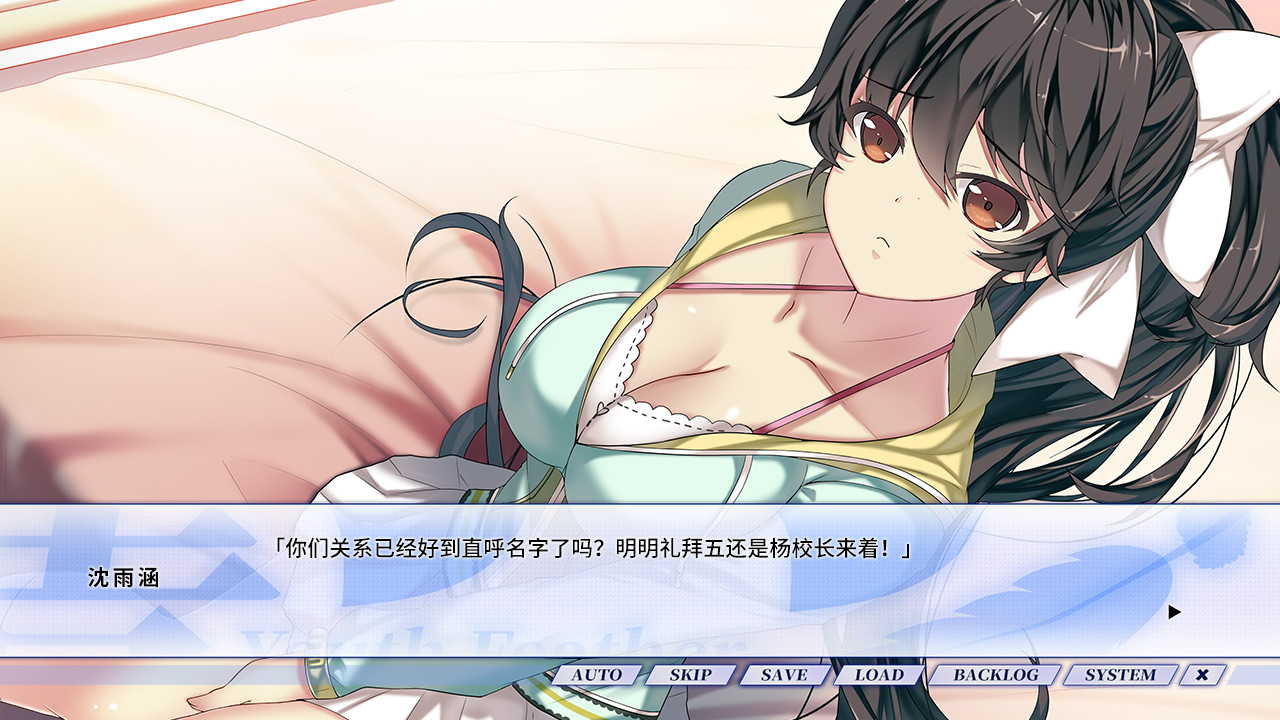Open the SAVE screen from the quick menu
This screenshot has width=1280, height=720.
(x=782, y=675)
